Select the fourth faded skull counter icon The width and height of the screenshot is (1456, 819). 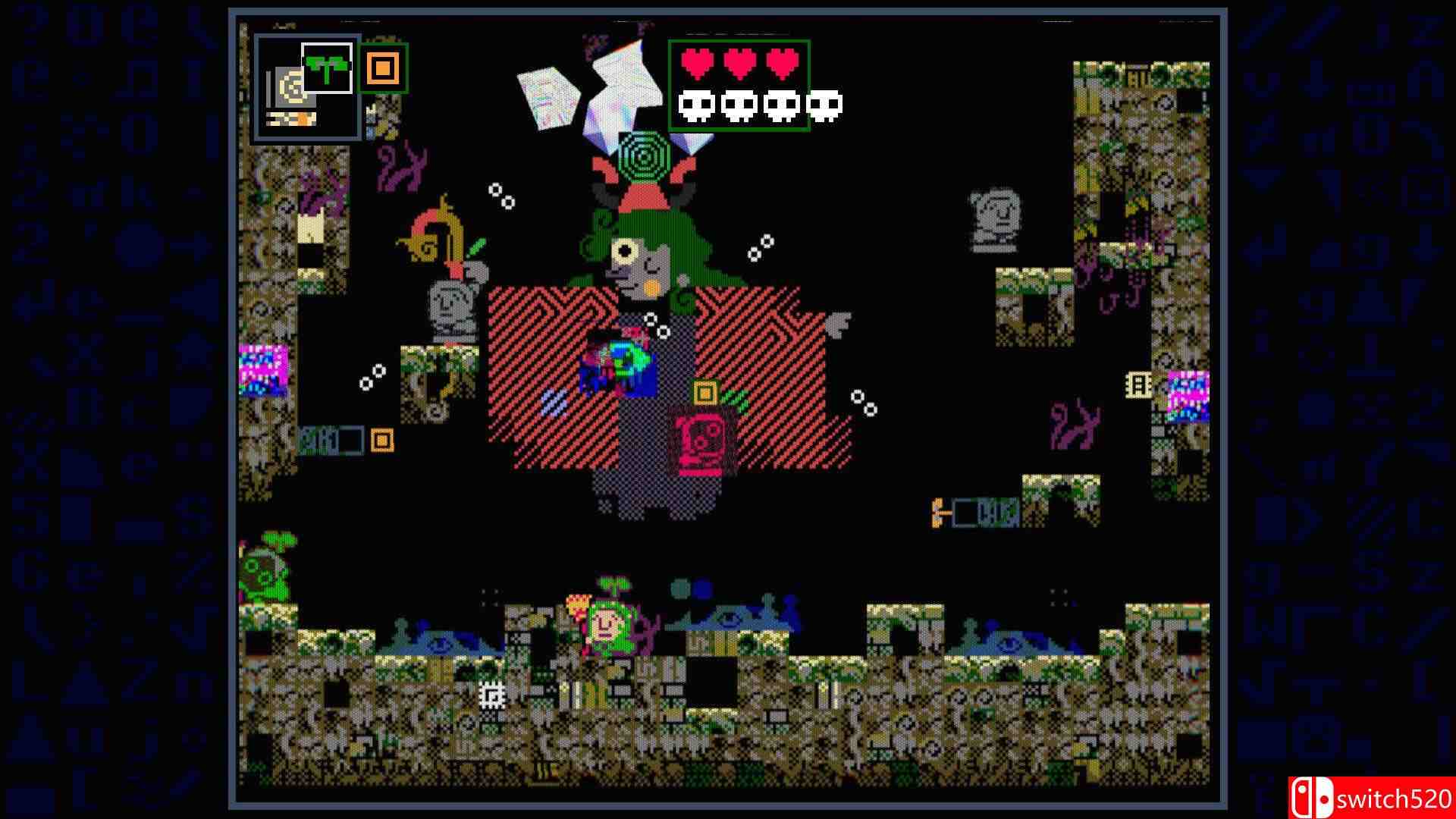(x=824, y=105)
